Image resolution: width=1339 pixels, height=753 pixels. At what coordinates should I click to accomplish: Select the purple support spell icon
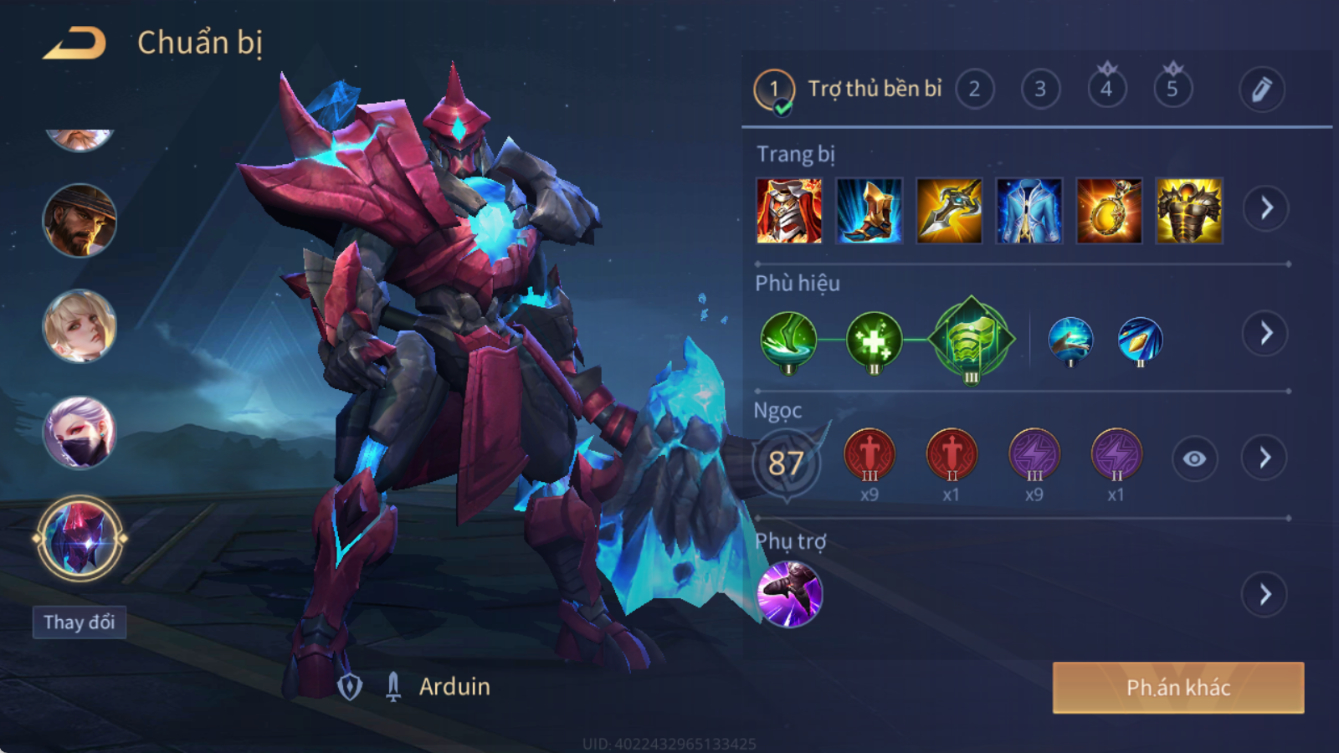click(x=790, y=594)
